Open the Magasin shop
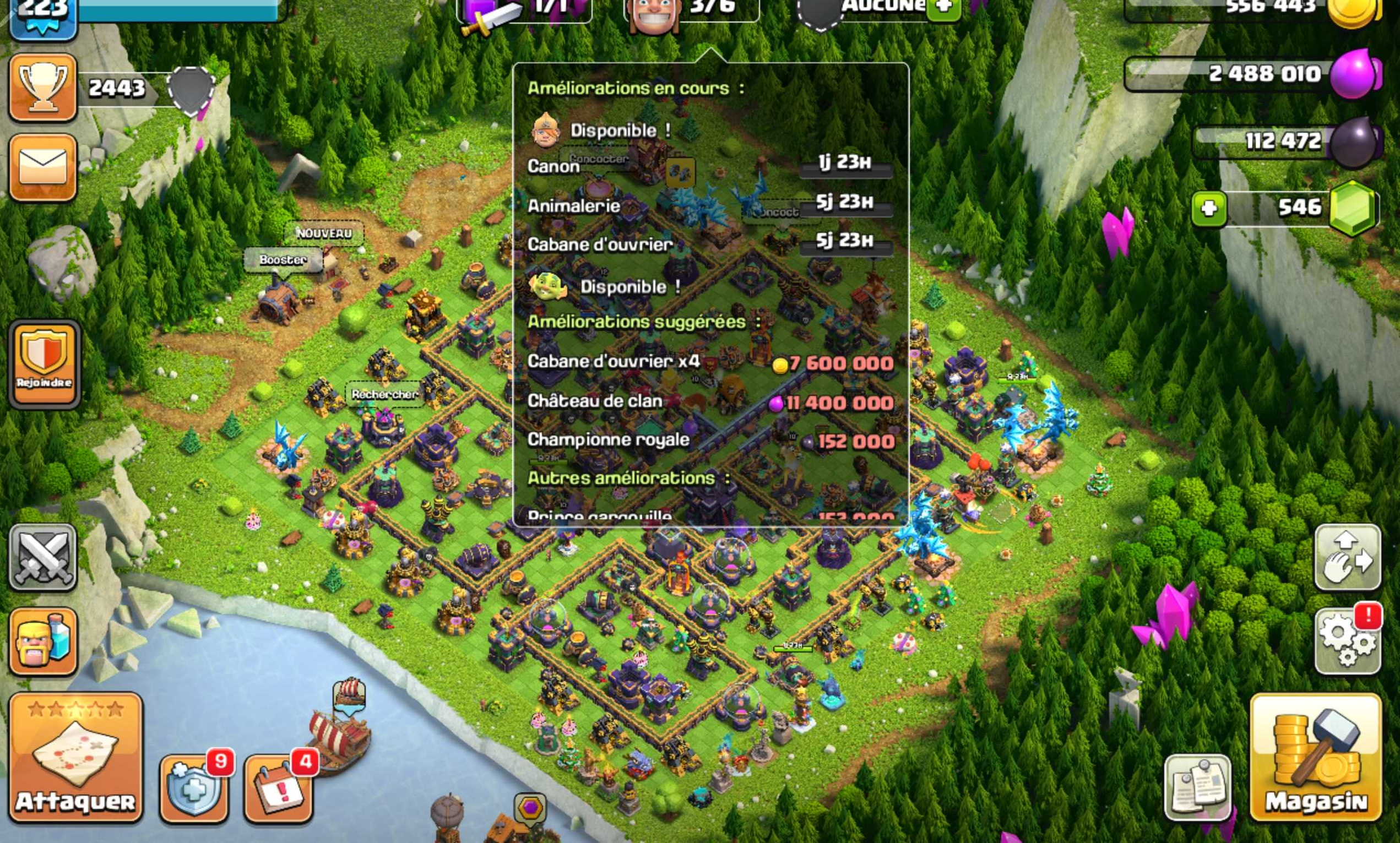The image size is (1400, 843). click(x=1316, y=758)
